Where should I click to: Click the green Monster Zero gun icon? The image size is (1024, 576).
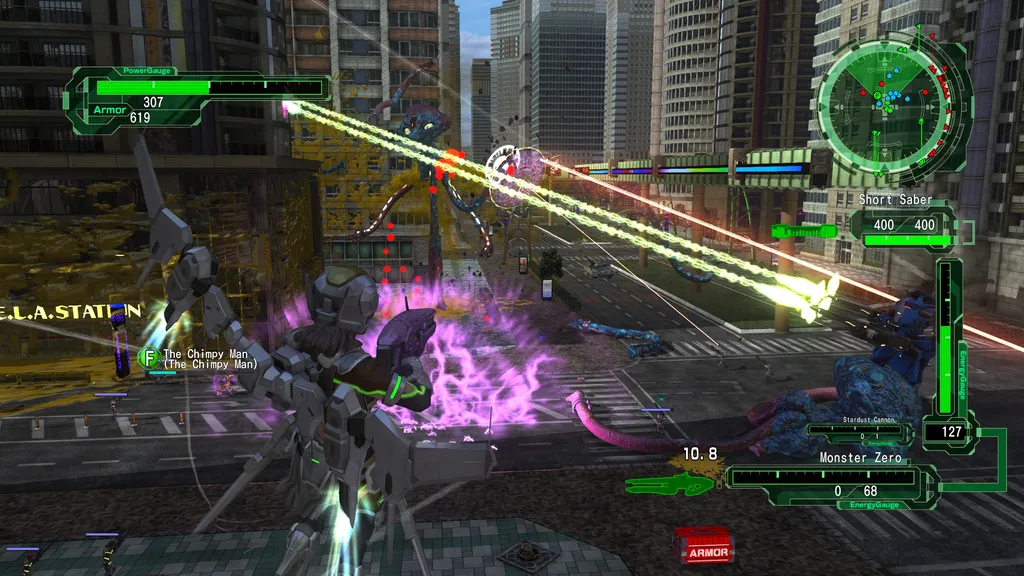[x=670, y=484]
